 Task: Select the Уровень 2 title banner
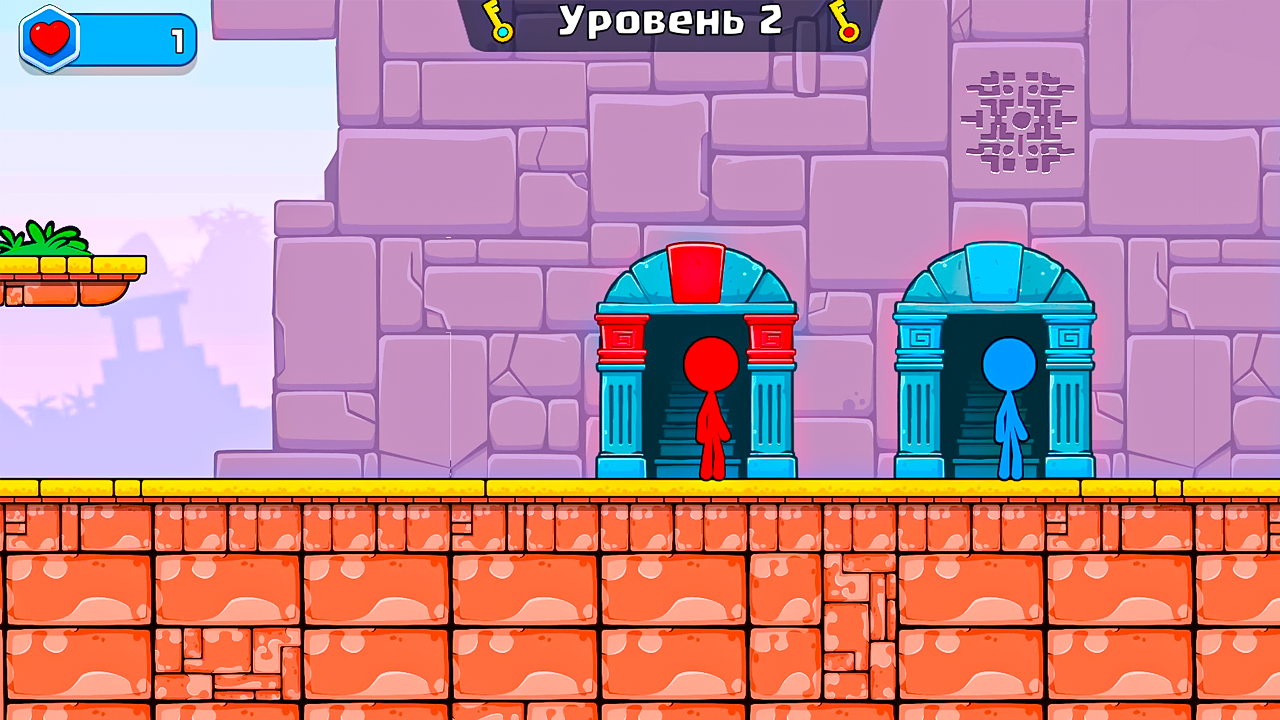point(670,18)
